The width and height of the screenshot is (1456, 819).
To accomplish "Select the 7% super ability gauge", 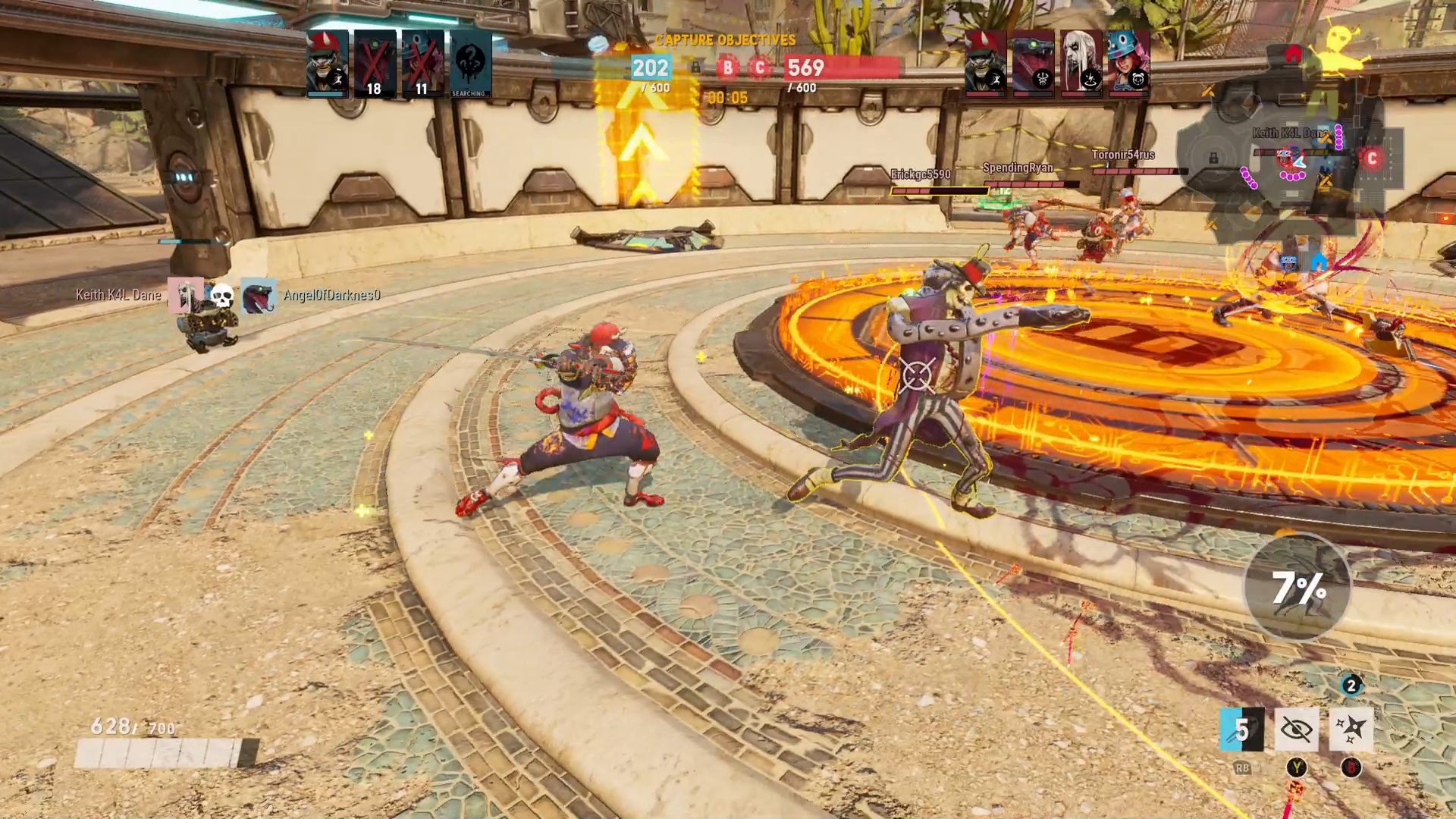I will [x=1298, y=588].
